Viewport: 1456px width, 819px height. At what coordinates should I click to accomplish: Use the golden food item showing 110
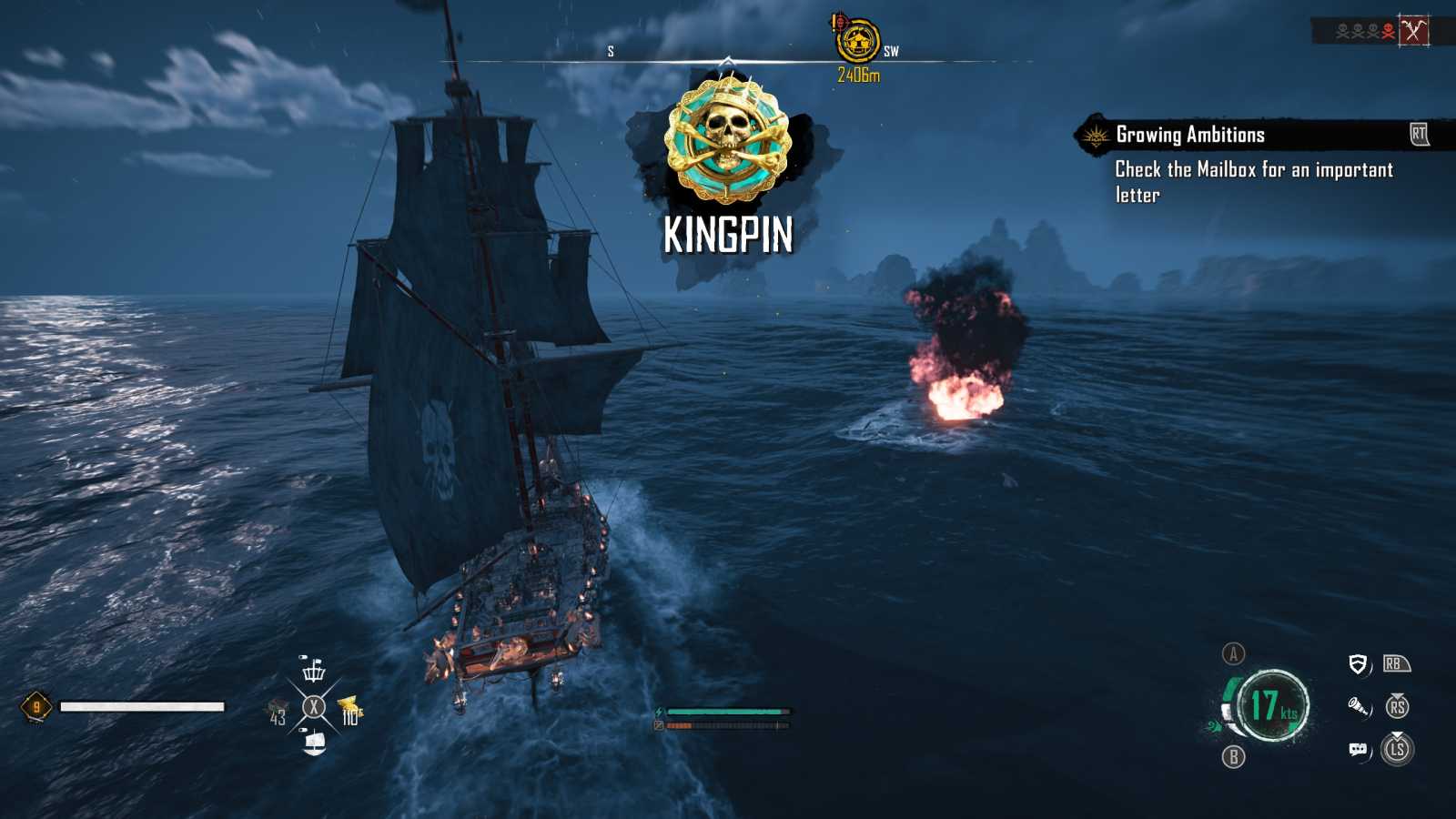tap(349, 710)
